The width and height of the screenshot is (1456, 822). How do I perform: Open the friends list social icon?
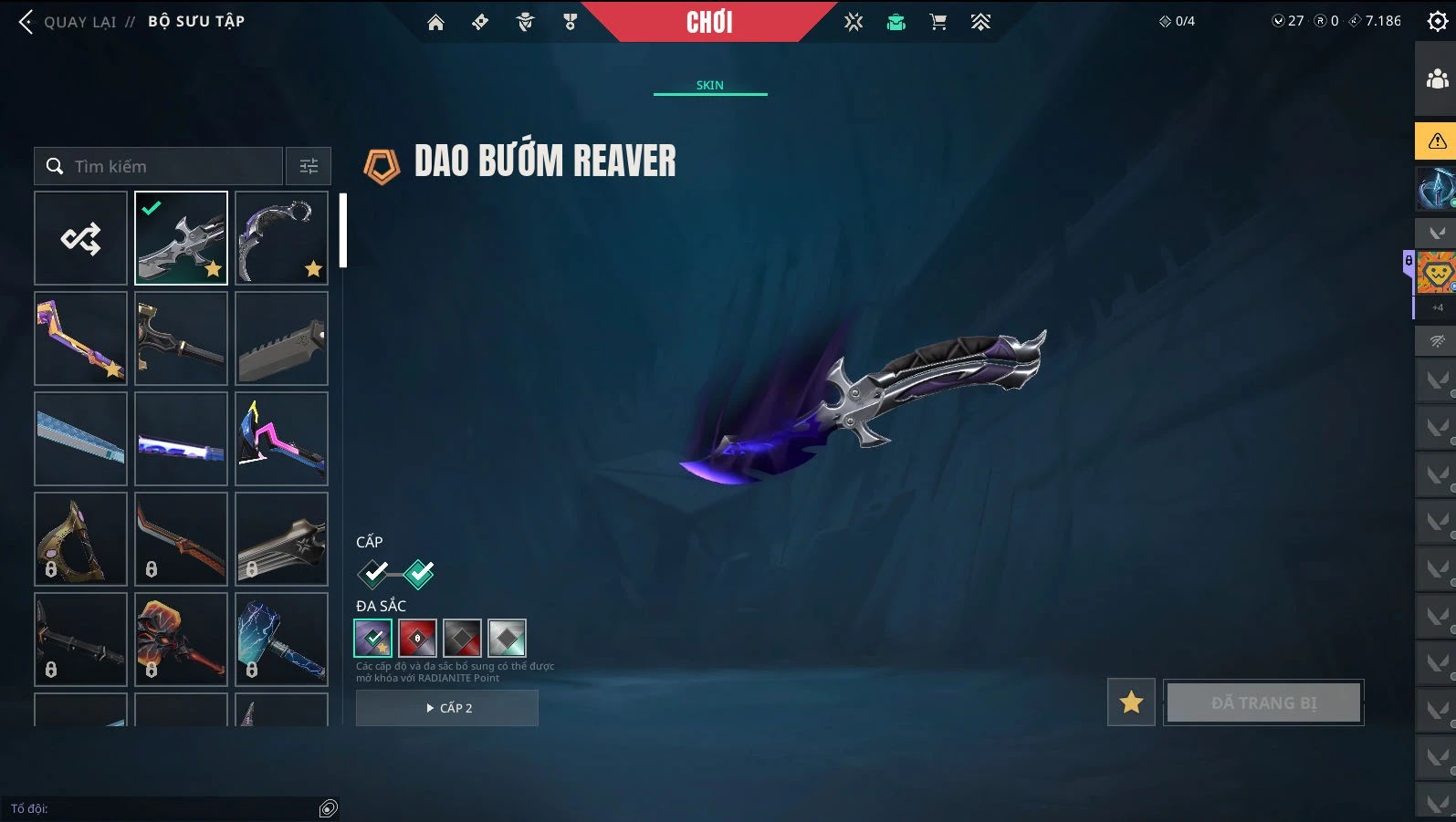[1437, 79]
